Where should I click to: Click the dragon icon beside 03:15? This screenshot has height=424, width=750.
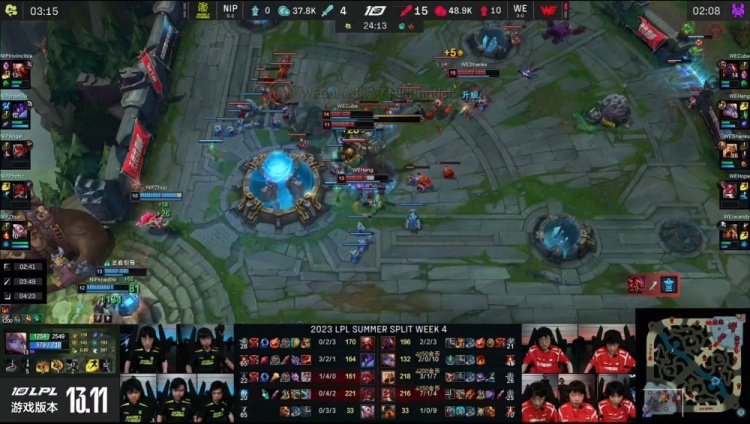tap(11, 11)
